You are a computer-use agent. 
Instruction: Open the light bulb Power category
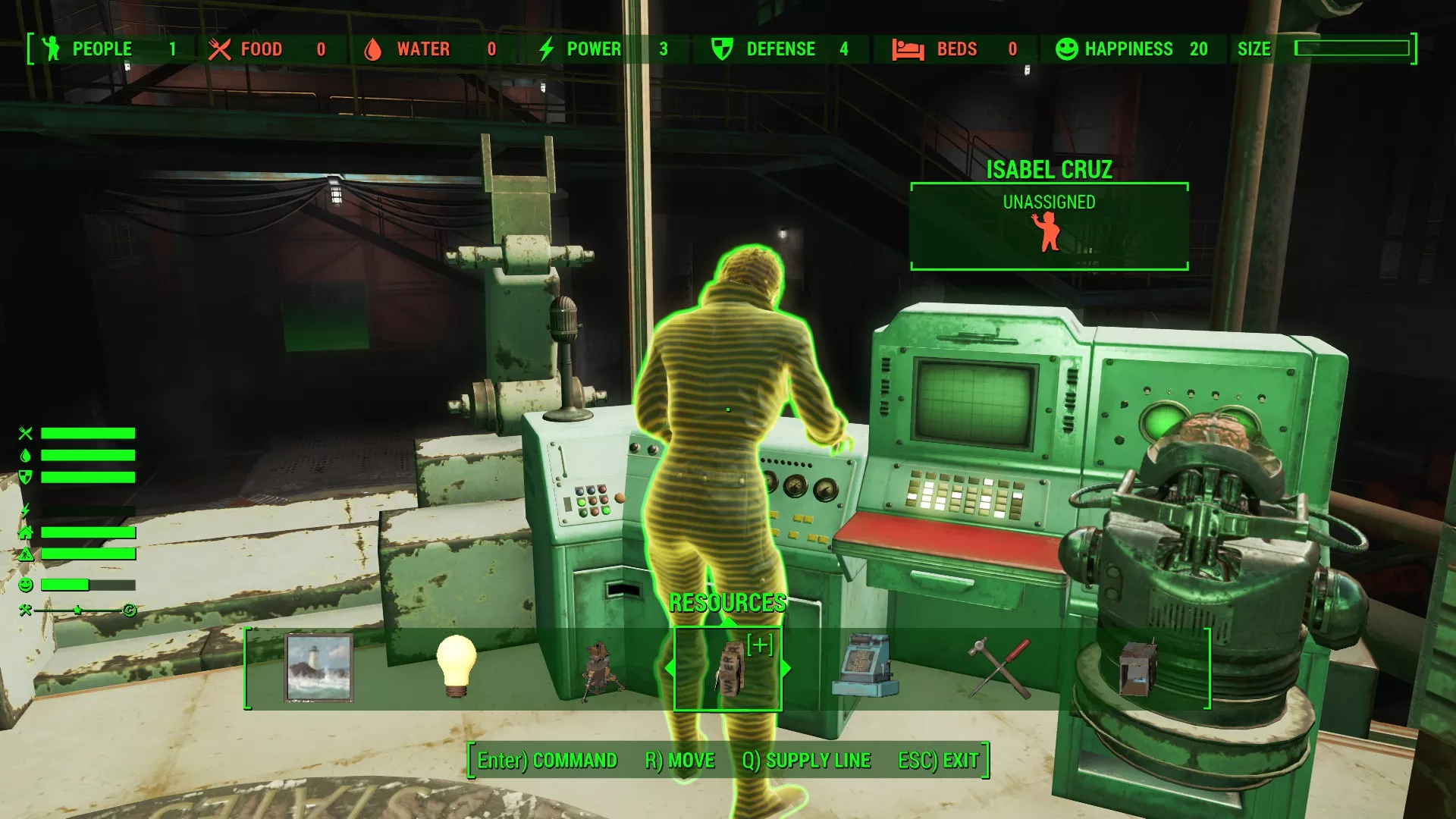(456, 667)
